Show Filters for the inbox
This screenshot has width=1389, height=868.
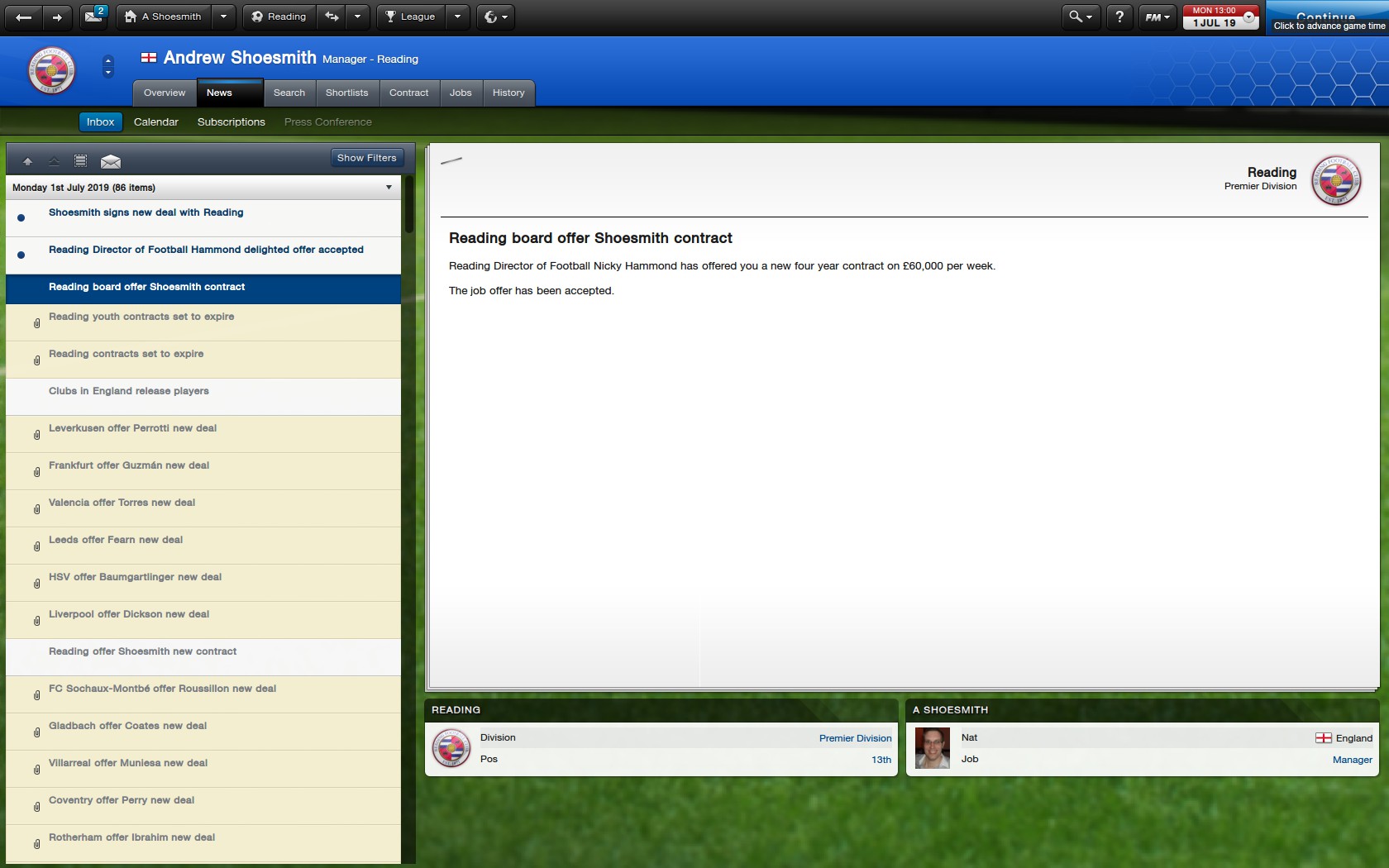tap(366, 158)
